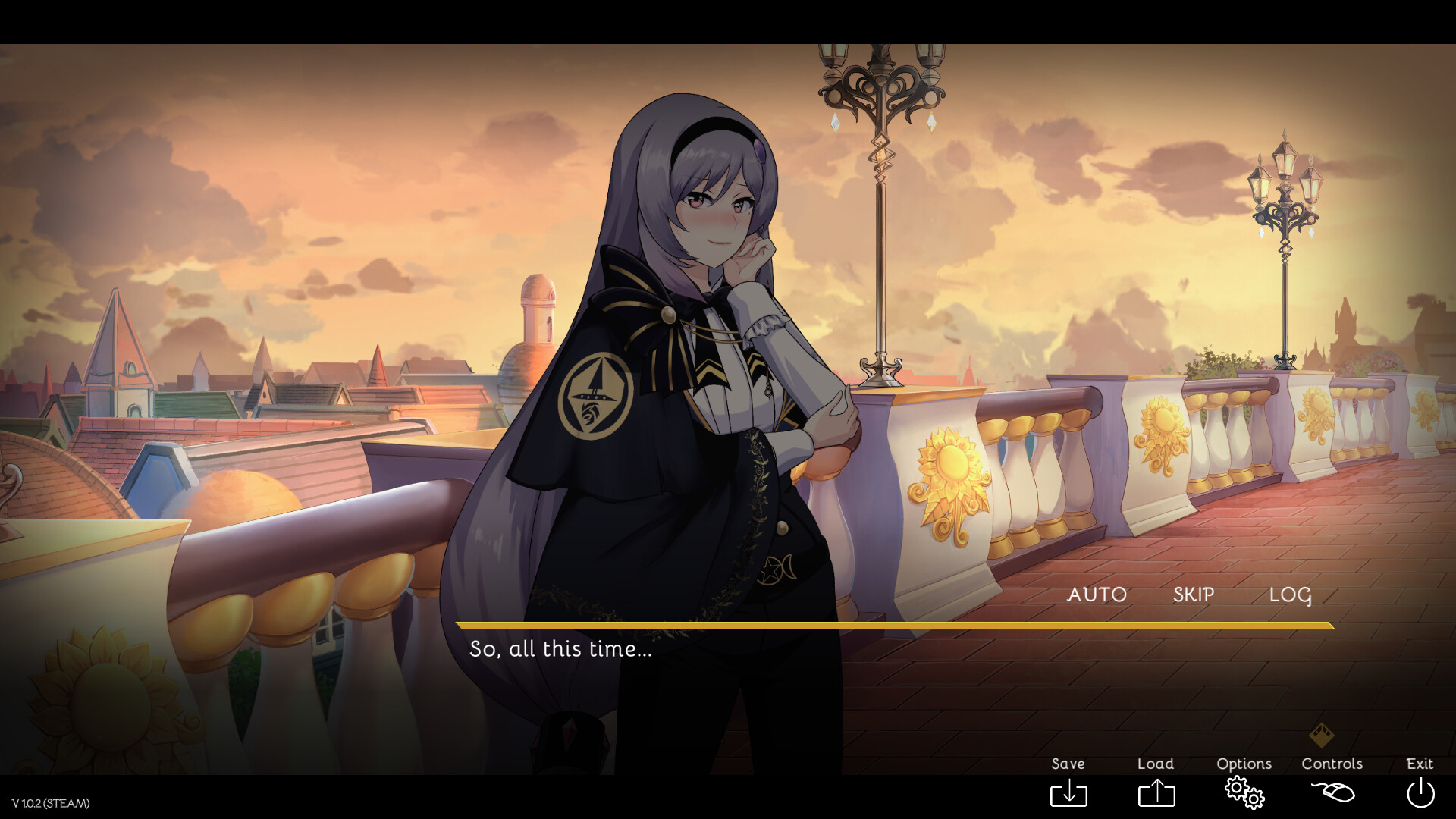Open key bindings via the mouse icon

coord(1332,793)
